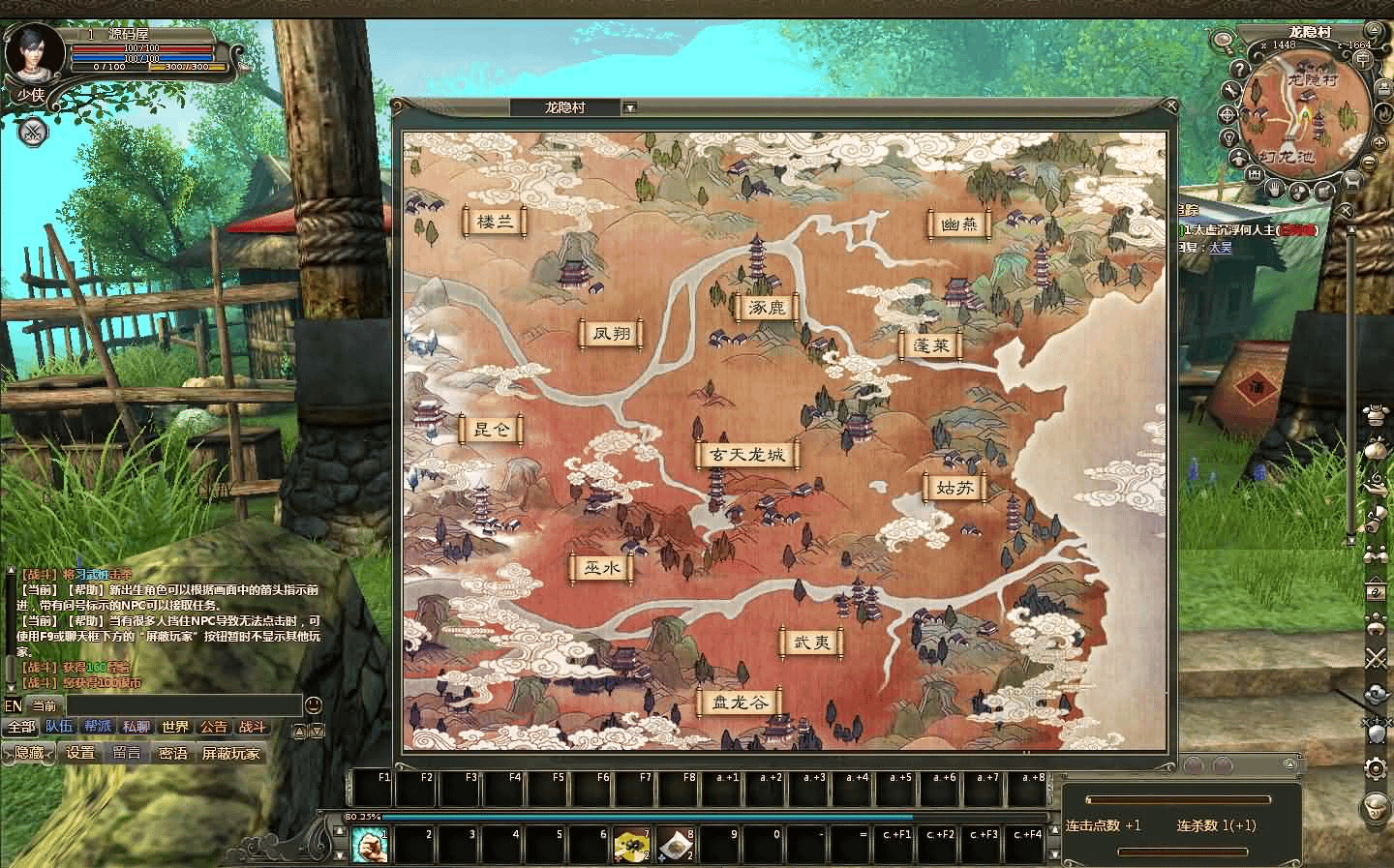The height and width of the screenshot is (868, 1394).
Task: Open the 龙隐村 map dropdown arrow
Action: pyautogui.click(x=629, y=107)
